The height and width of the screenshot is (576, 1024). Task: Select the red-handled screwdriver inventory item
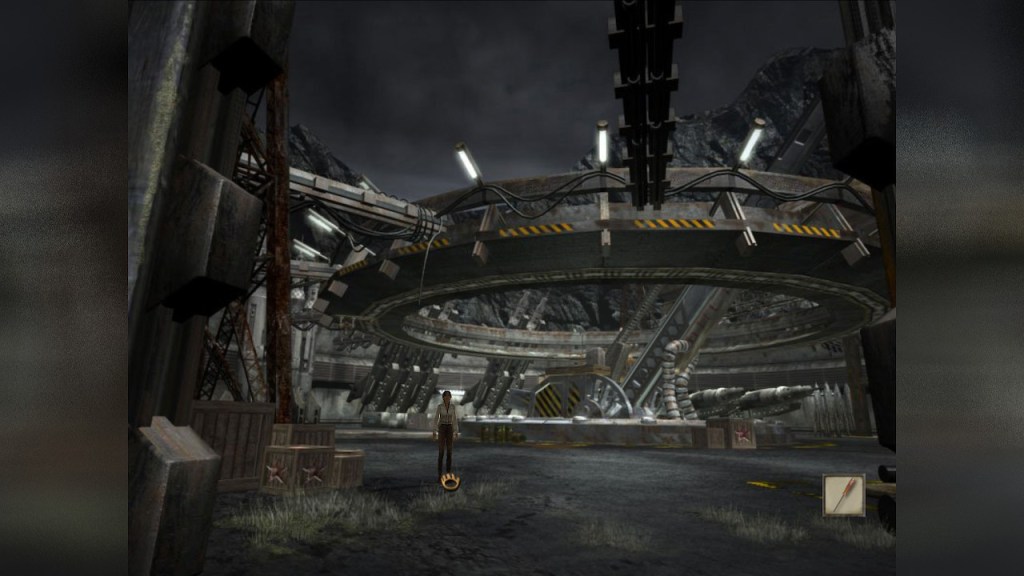[843, 495]
